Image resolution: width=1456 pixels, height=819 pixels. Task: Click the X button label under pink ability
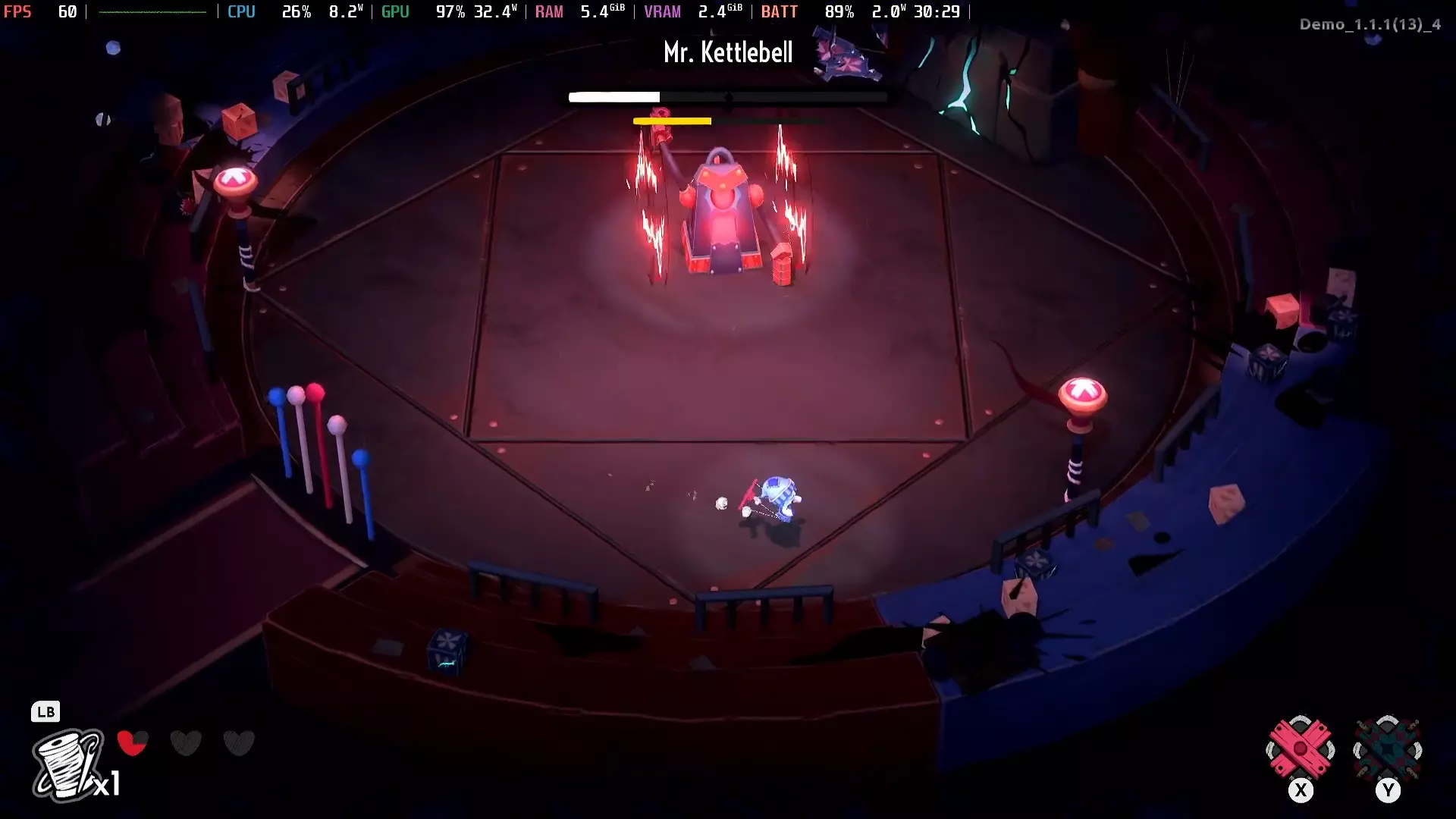pos(1301,790)
